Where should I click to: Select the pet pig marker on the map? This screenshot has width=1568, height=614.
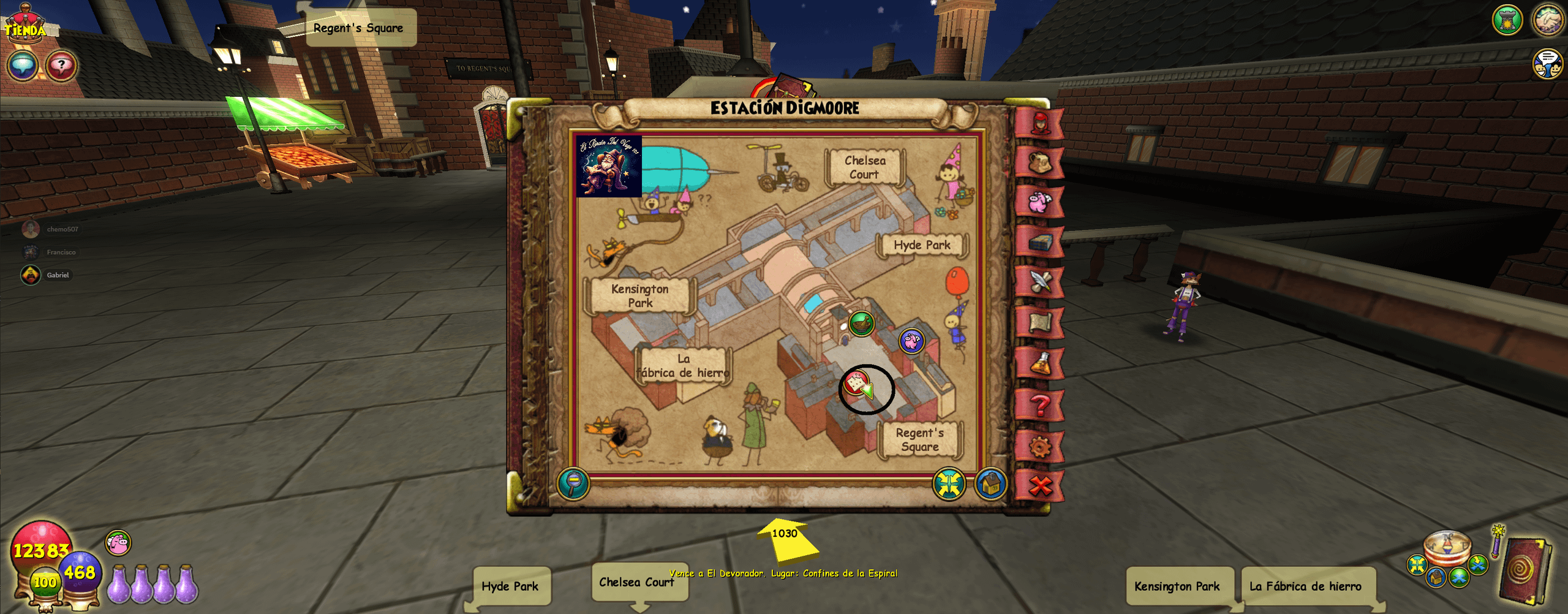click(x=911, y=341)
